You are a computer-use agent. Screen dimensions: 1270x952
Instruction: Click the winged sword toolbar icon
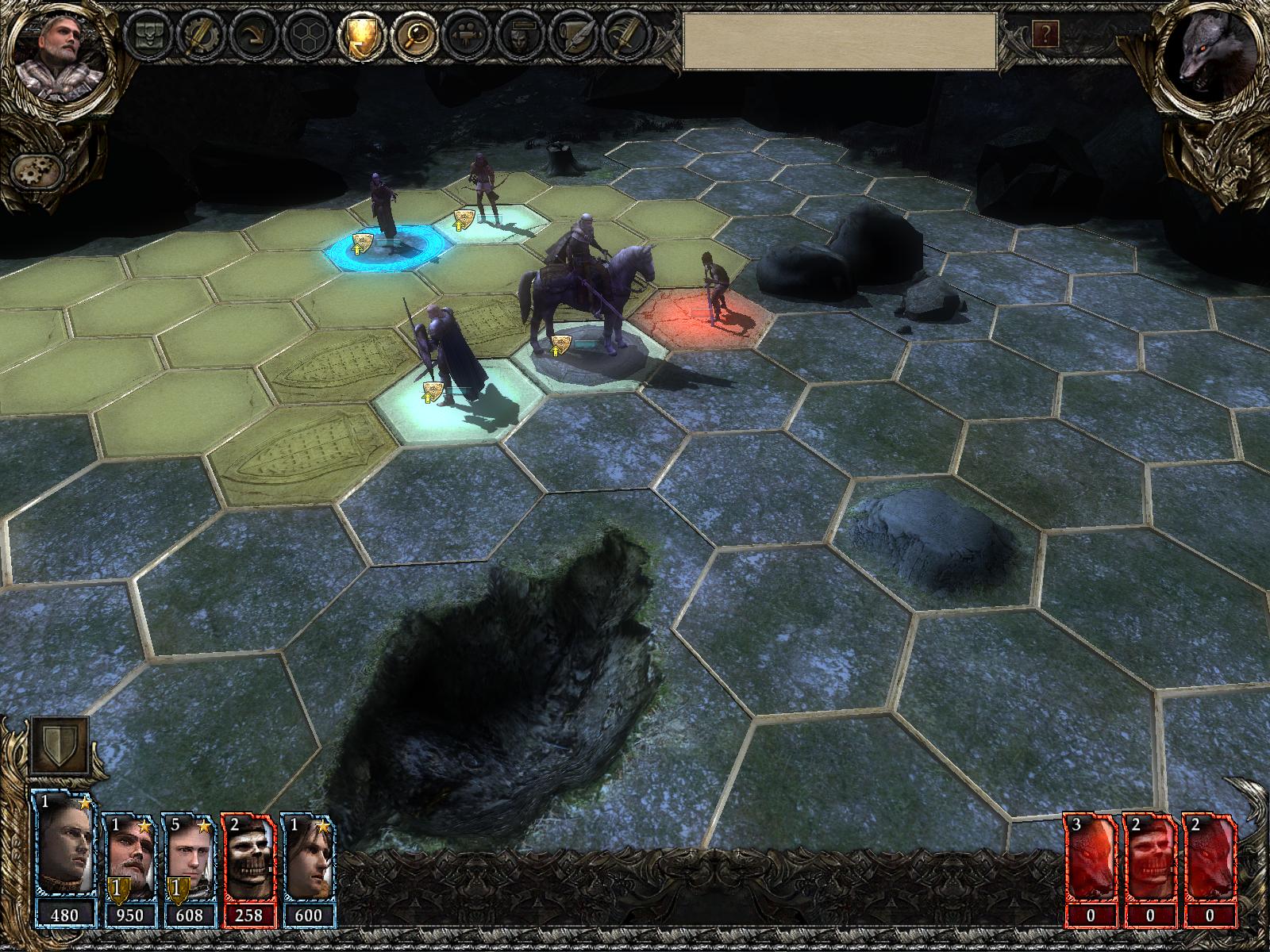[623, 36]
